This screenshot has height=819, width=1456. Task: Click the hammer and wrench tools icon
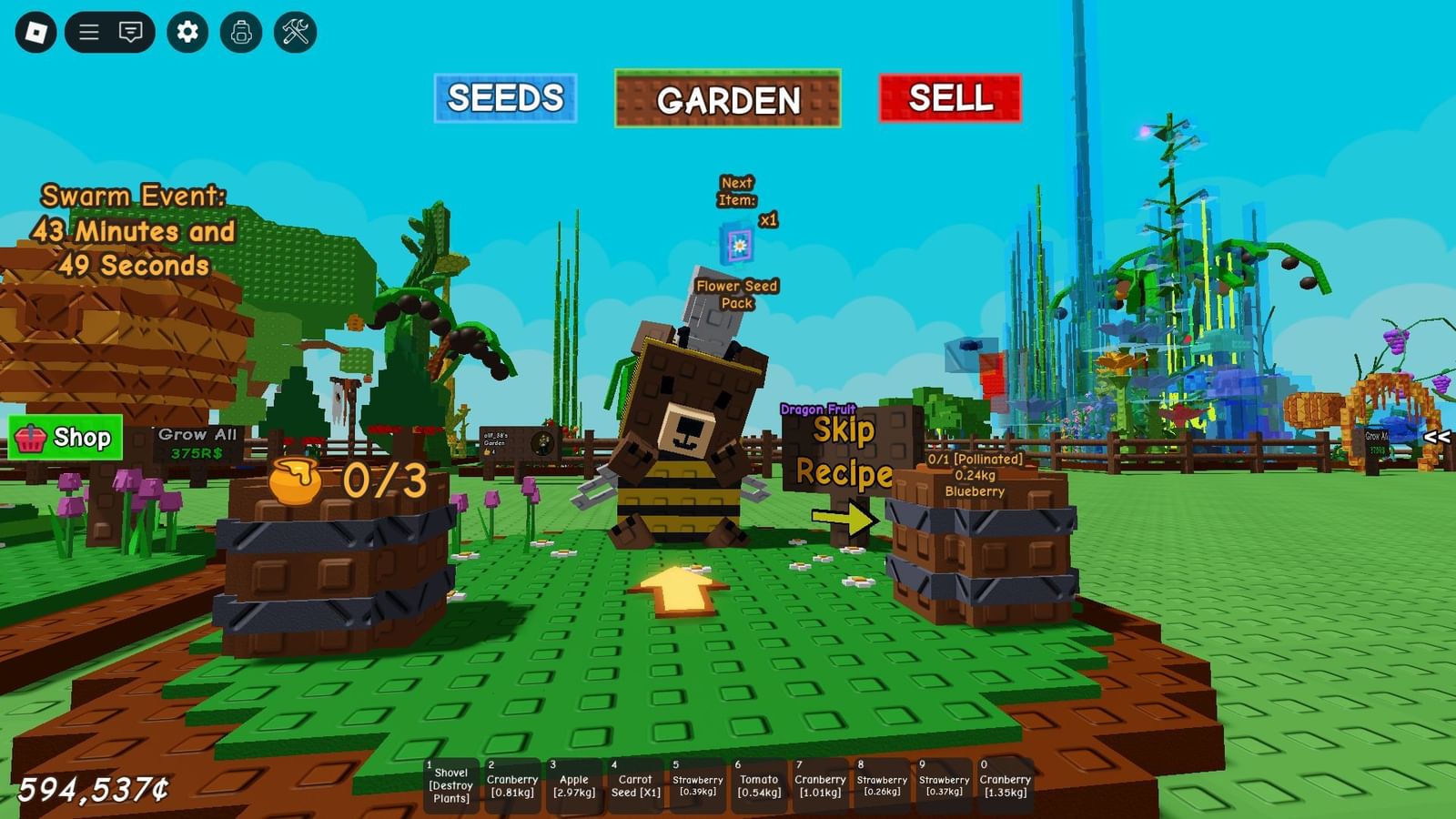293,34
